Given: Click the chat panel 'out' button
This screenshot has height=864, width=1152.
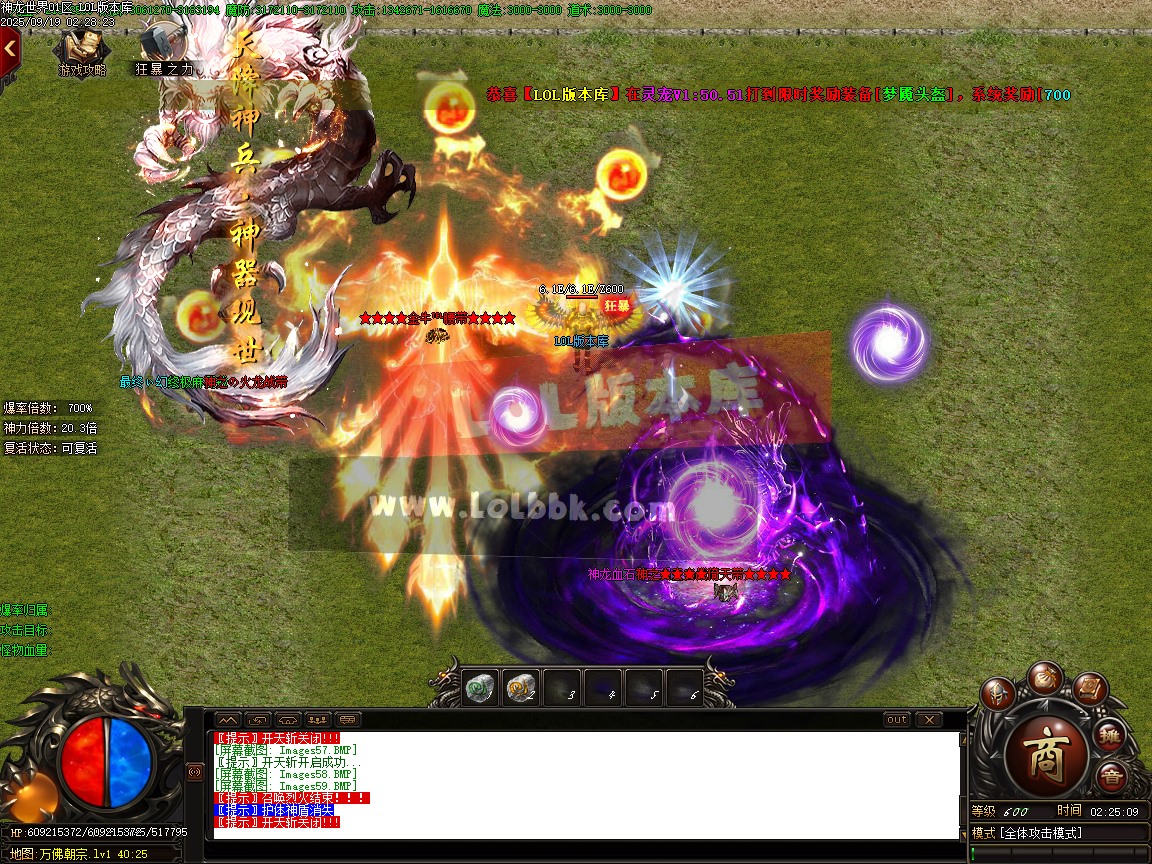Looking at the screenshot, I should click(x=897, y=719).
